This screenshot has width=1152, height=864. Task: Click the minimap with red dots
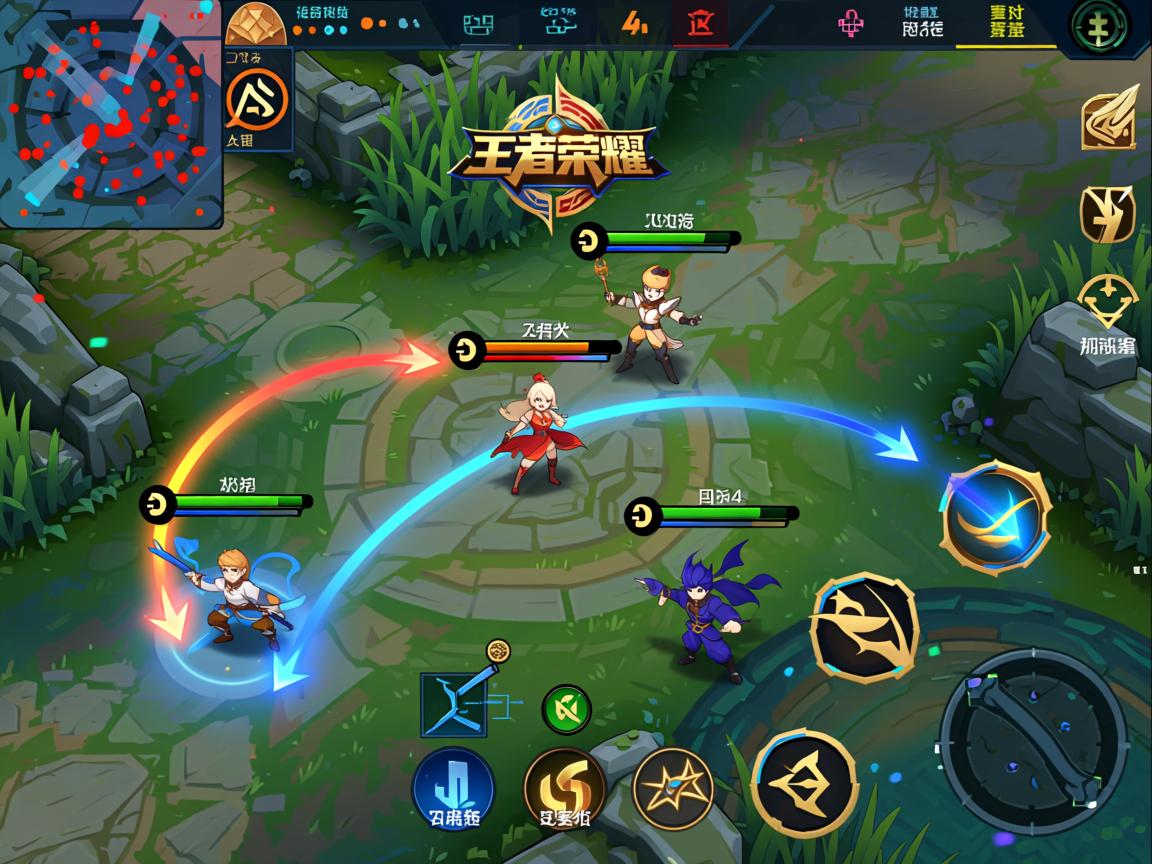pos(110,115)
